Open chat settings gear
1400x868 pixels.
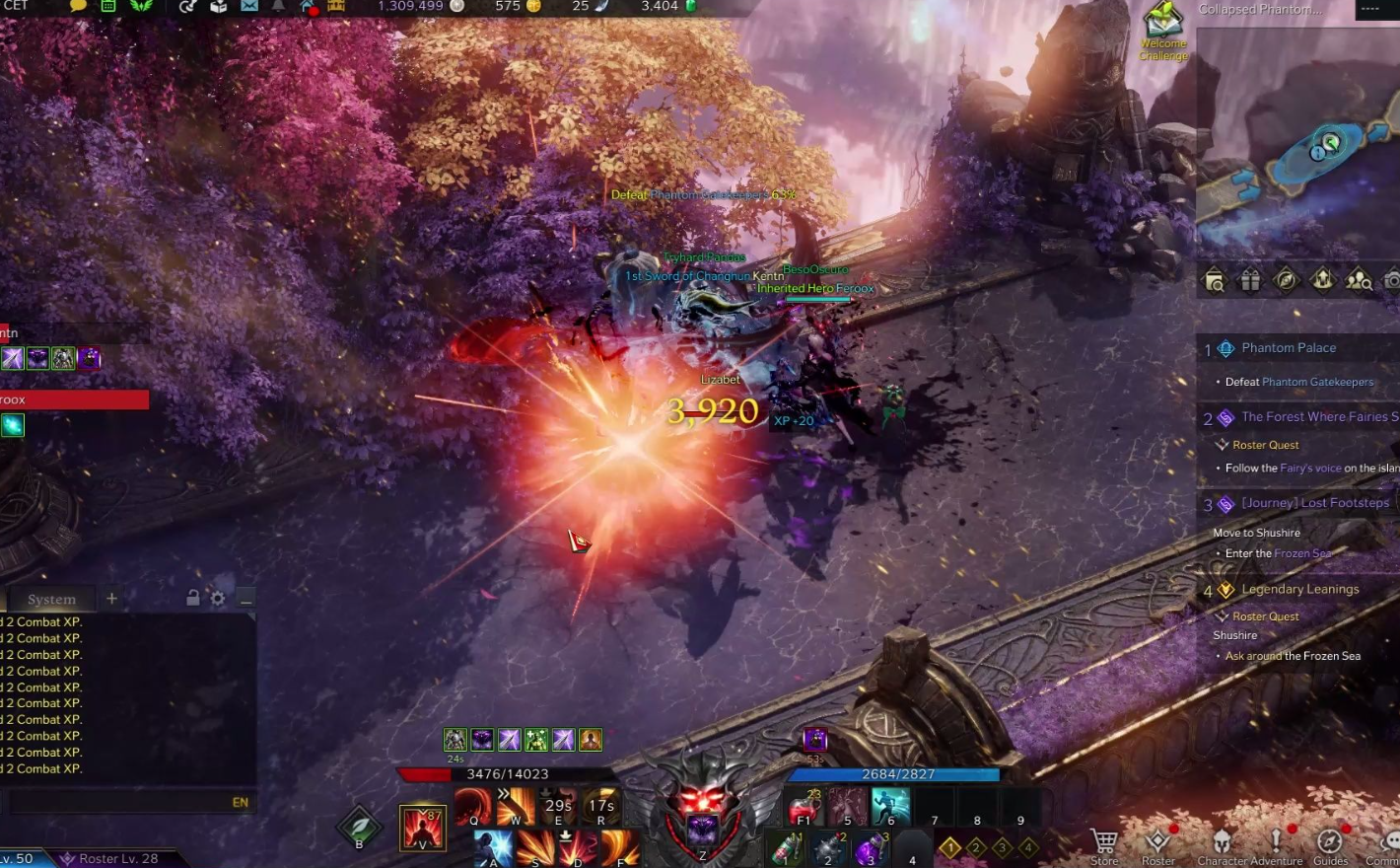click(218, 598)
